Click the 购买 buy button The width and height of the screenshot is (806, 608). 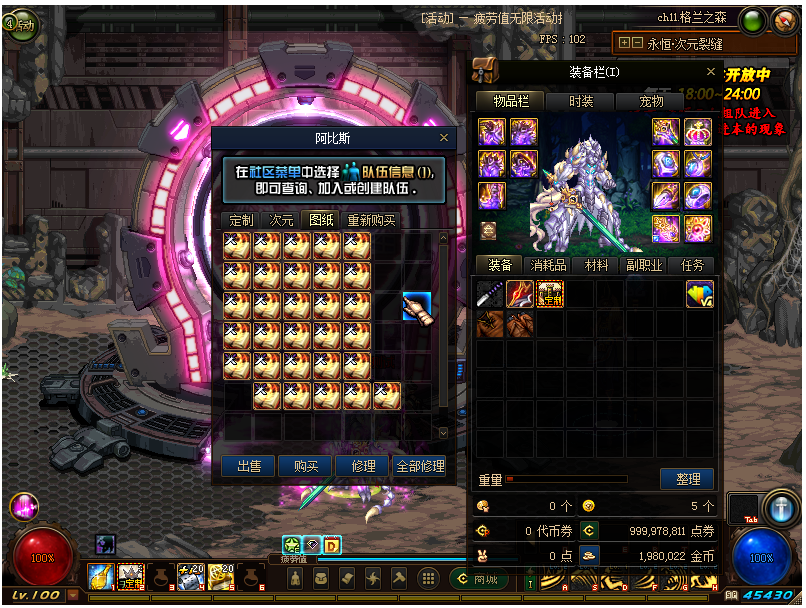click(x=305, y=466)
